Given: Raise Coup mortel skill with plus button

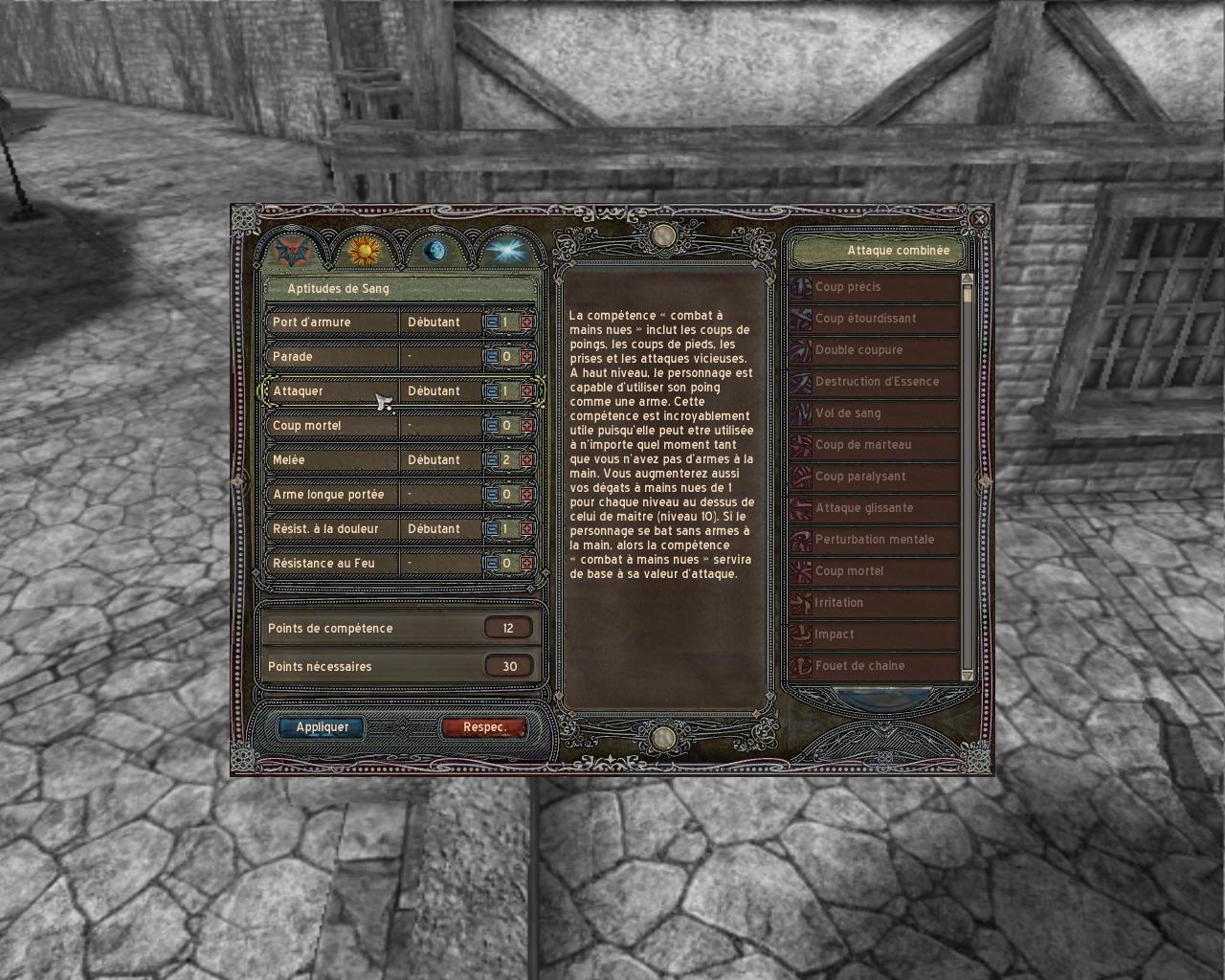Looking at the screenshot, I should point(526,426).
